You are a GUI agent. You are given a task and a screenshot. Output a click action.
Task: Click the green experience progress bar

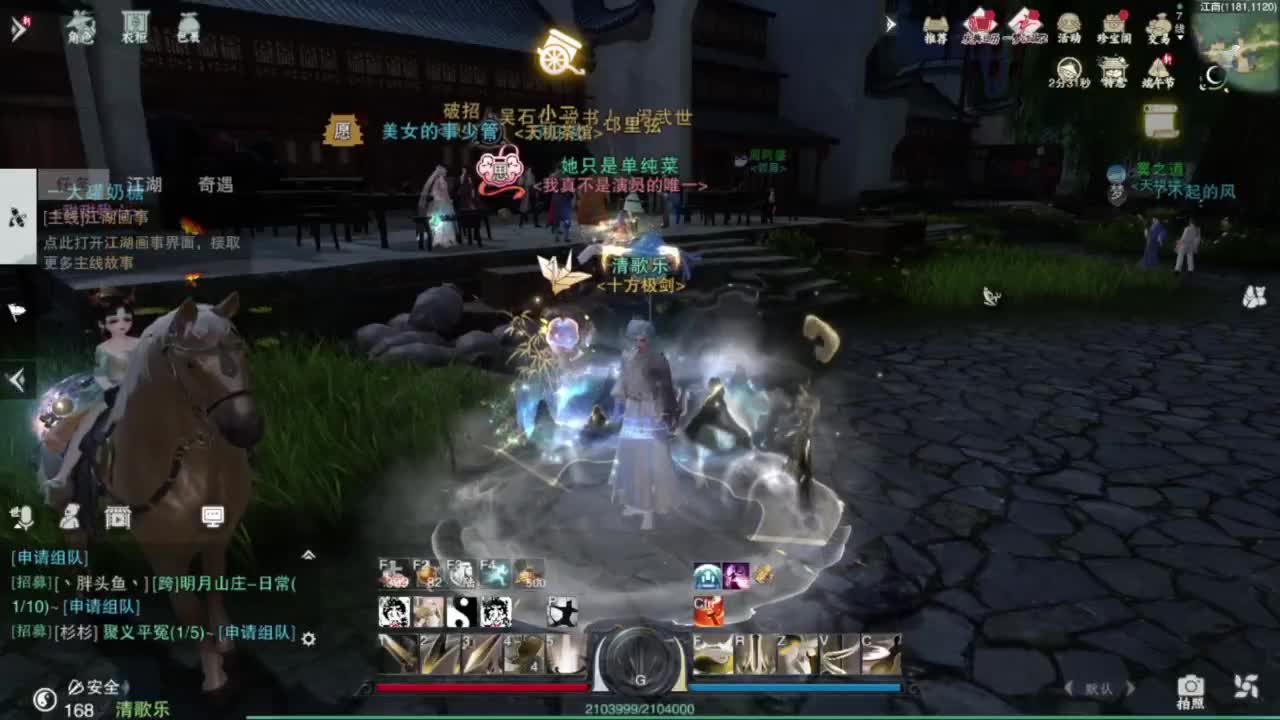tap(640, 714)
